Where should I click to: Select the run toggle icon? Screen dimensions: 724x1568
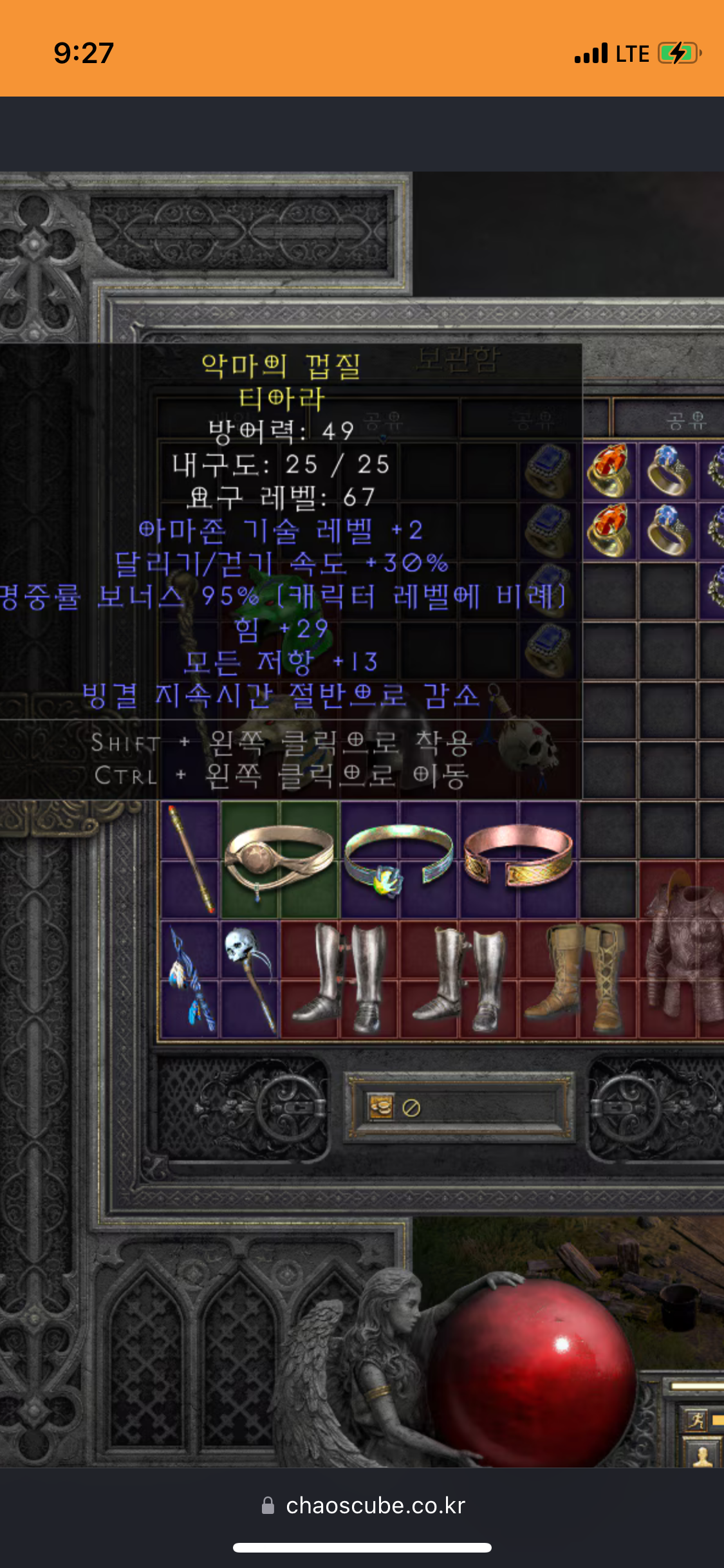click(696, 1419)
